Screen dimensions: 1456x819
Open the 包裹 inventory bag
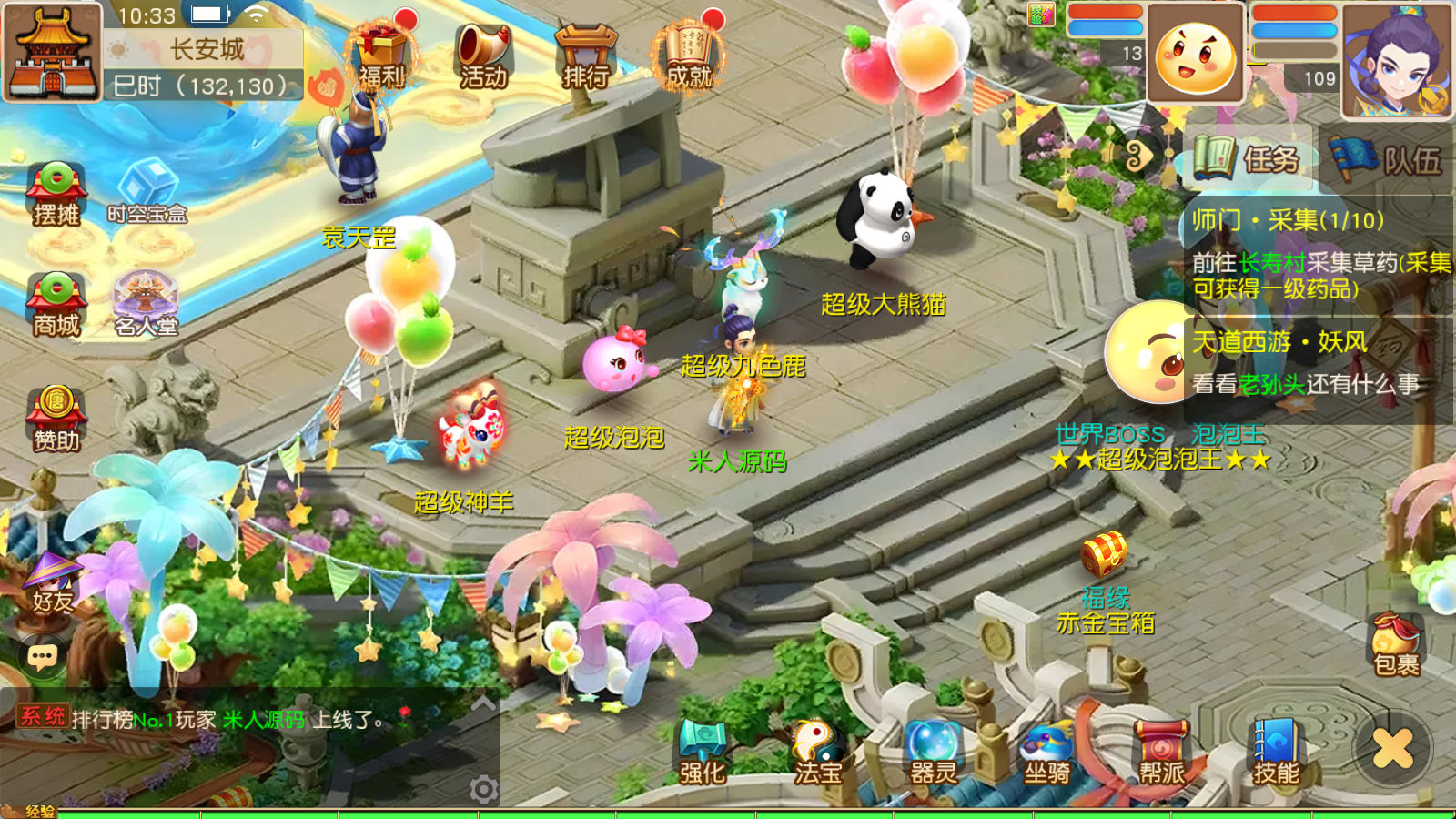tap(1396, 644)
